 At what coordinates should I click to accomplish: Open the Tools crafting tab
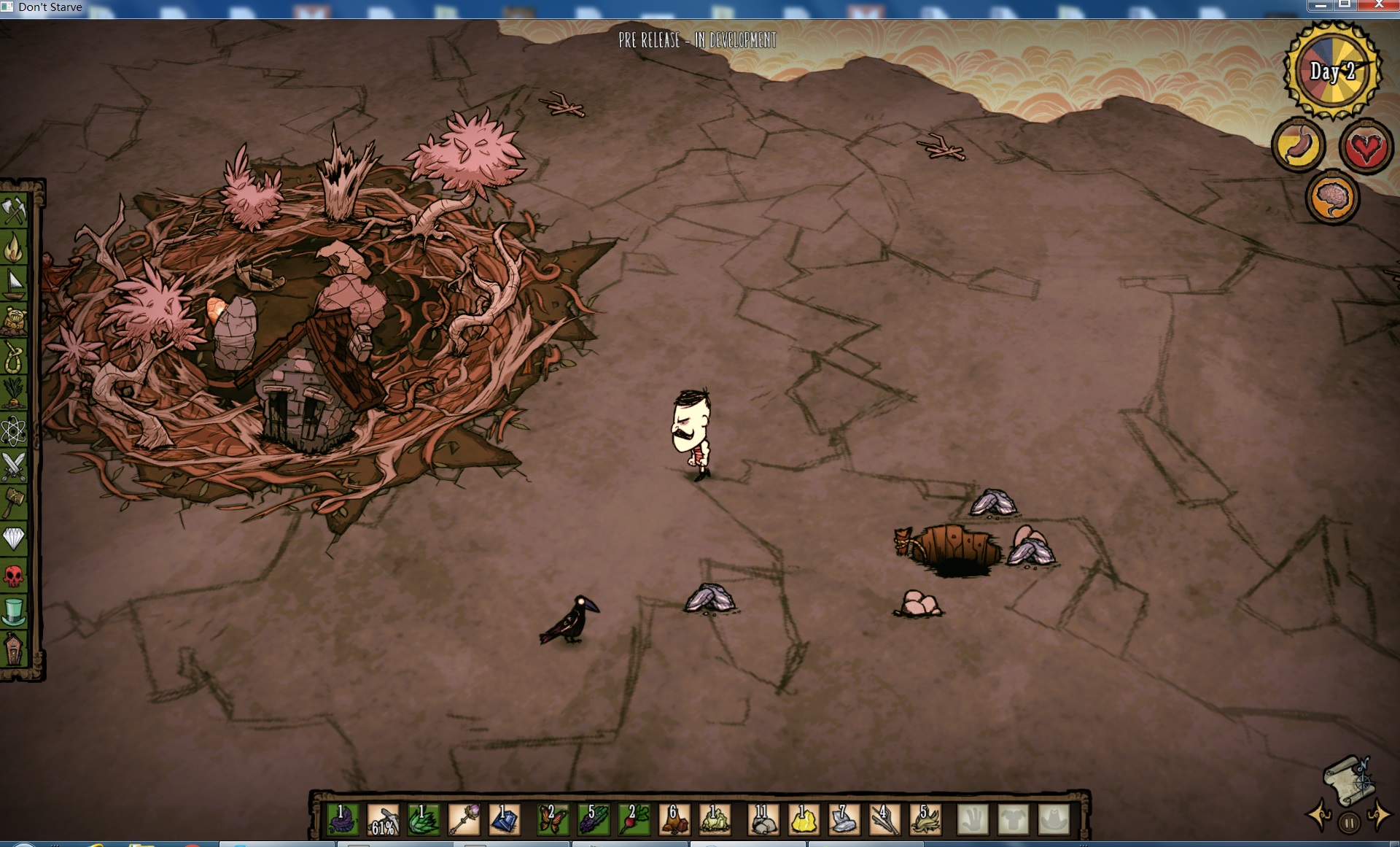14,211
